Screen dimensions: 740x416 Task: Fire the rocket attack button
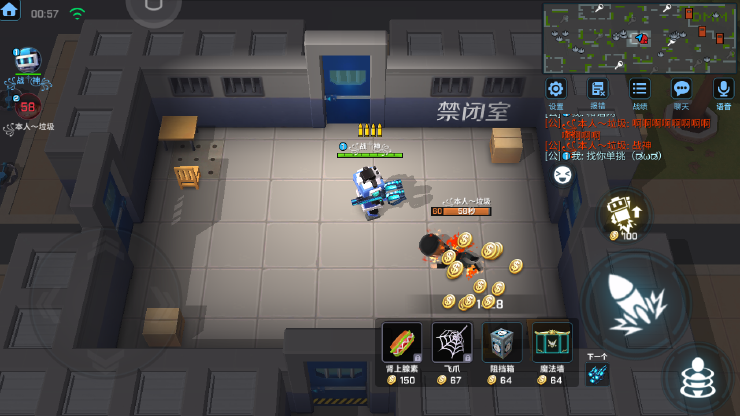tap(634, 300)
